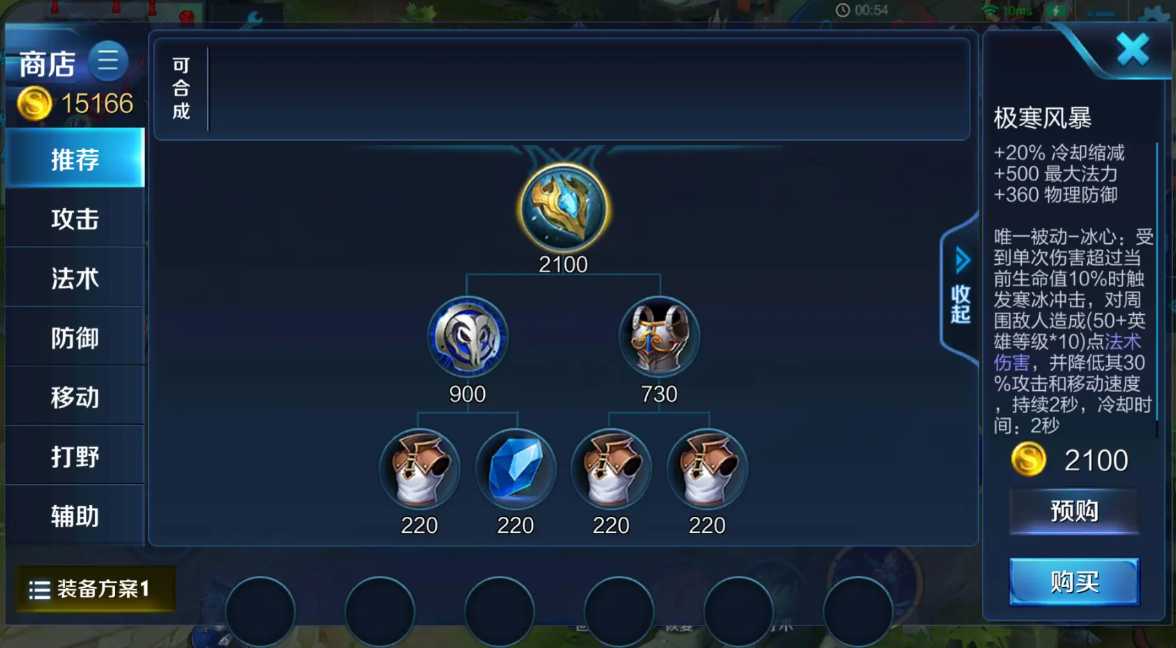The width and height of the screenshot is (1176, 648).
Task: Switch to the 推荐 recommended tab
Action: click(75, 159)
